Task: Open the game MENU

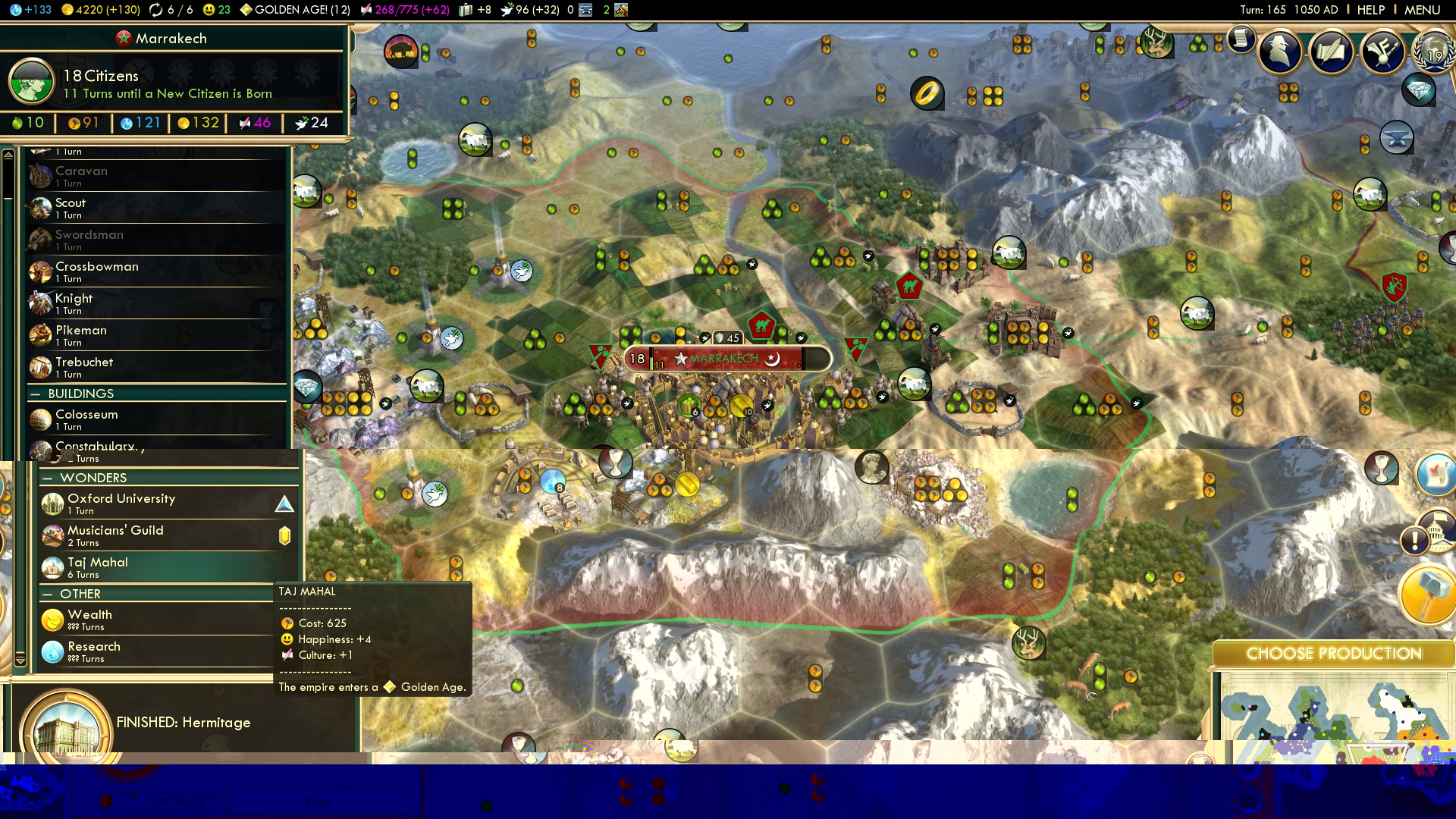Action: 1422,10
